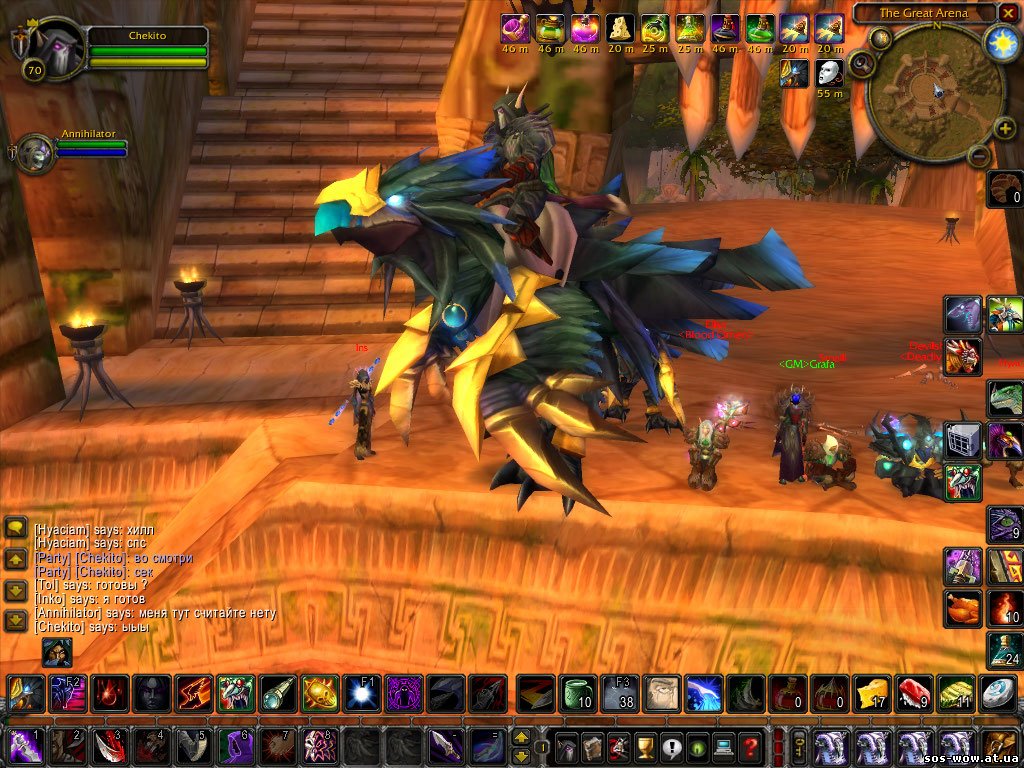
Task: Use the roasted chicken food item slot
Action: point(963,608)
